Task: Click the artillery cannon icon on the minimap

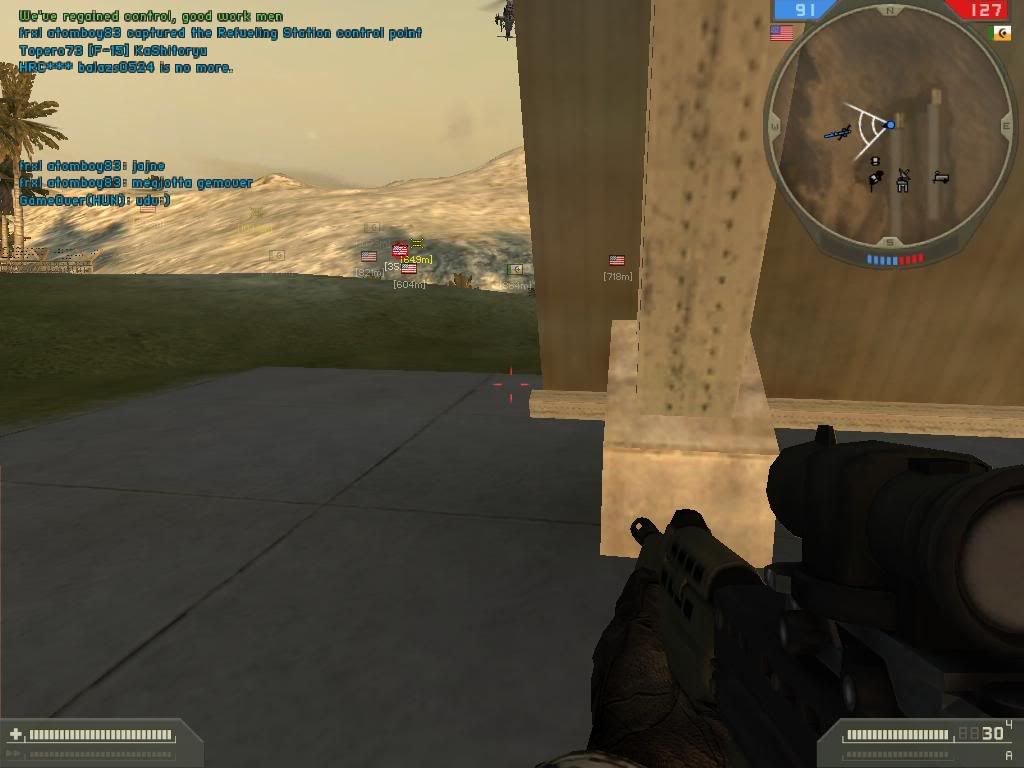Action: (940, 178)
